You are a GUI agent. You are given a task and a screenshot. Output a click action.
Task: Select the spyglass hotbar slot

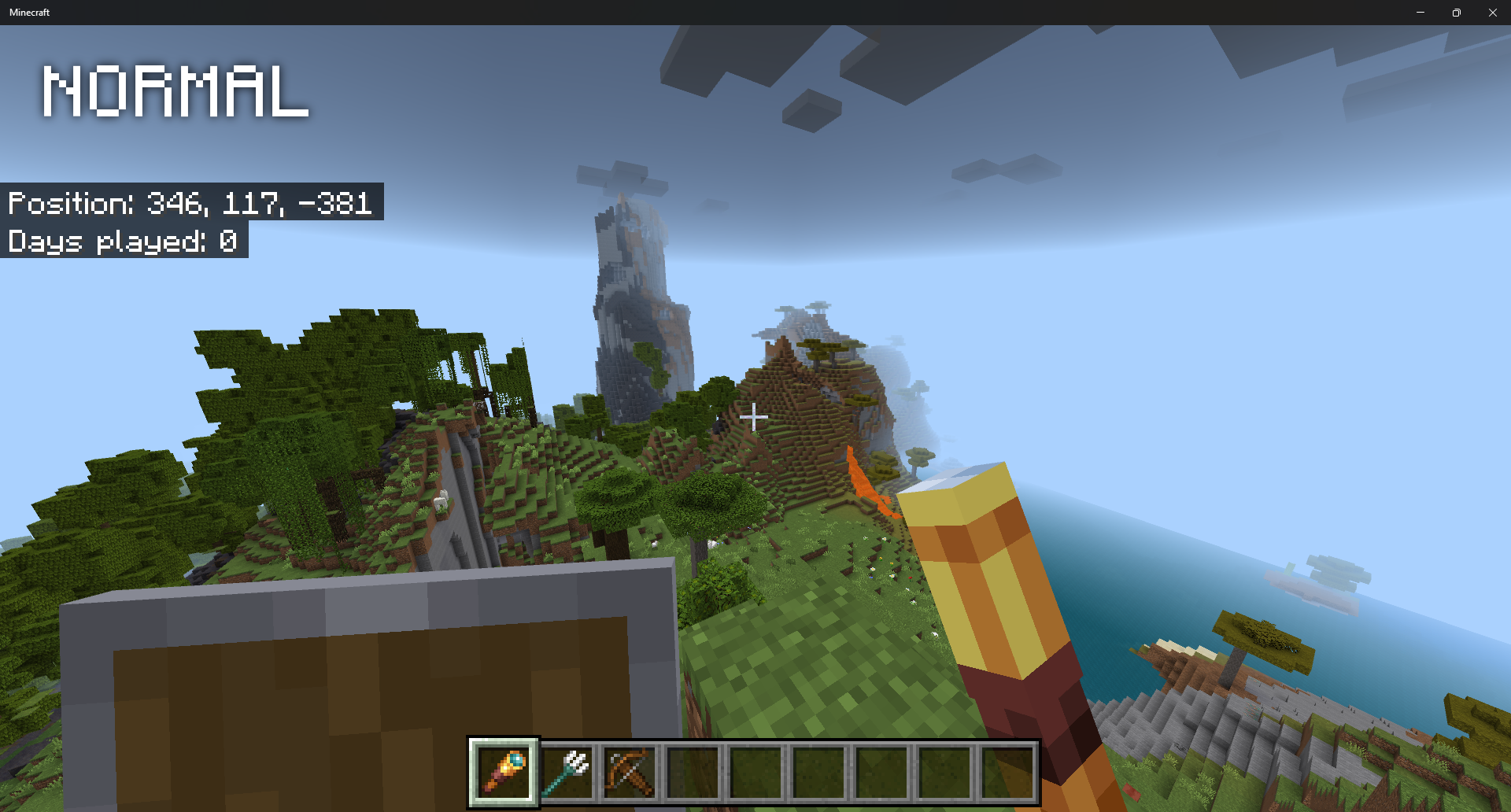504,772
